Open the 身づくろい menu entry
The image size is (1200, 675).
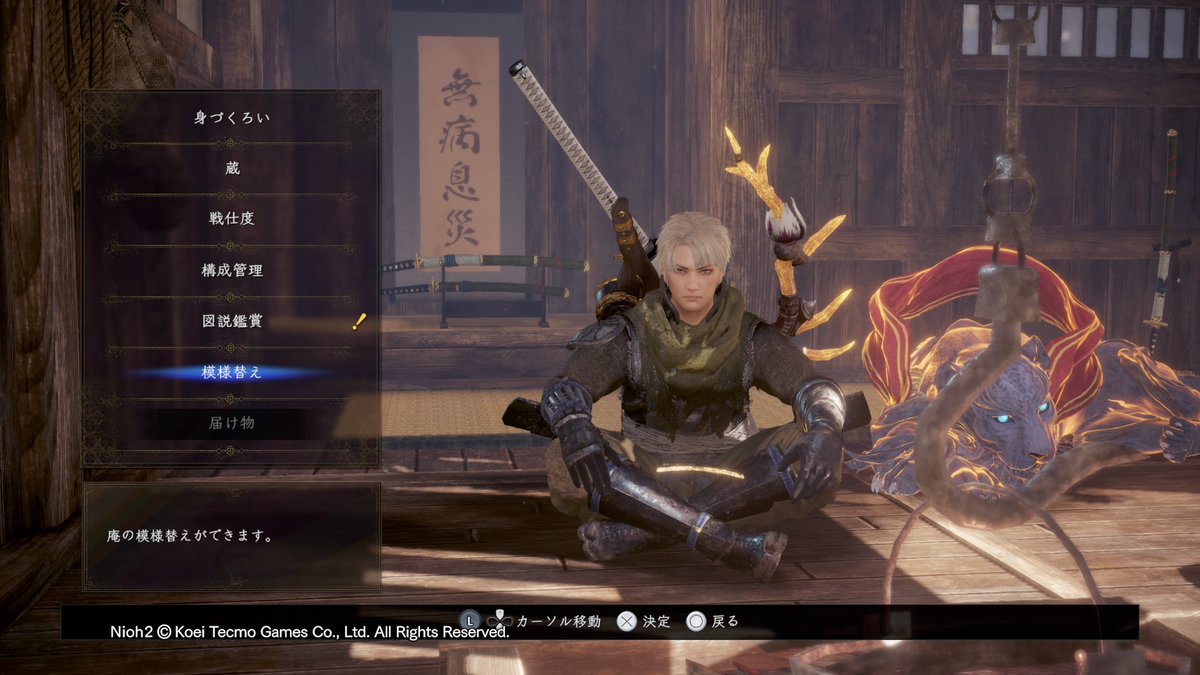231,118
